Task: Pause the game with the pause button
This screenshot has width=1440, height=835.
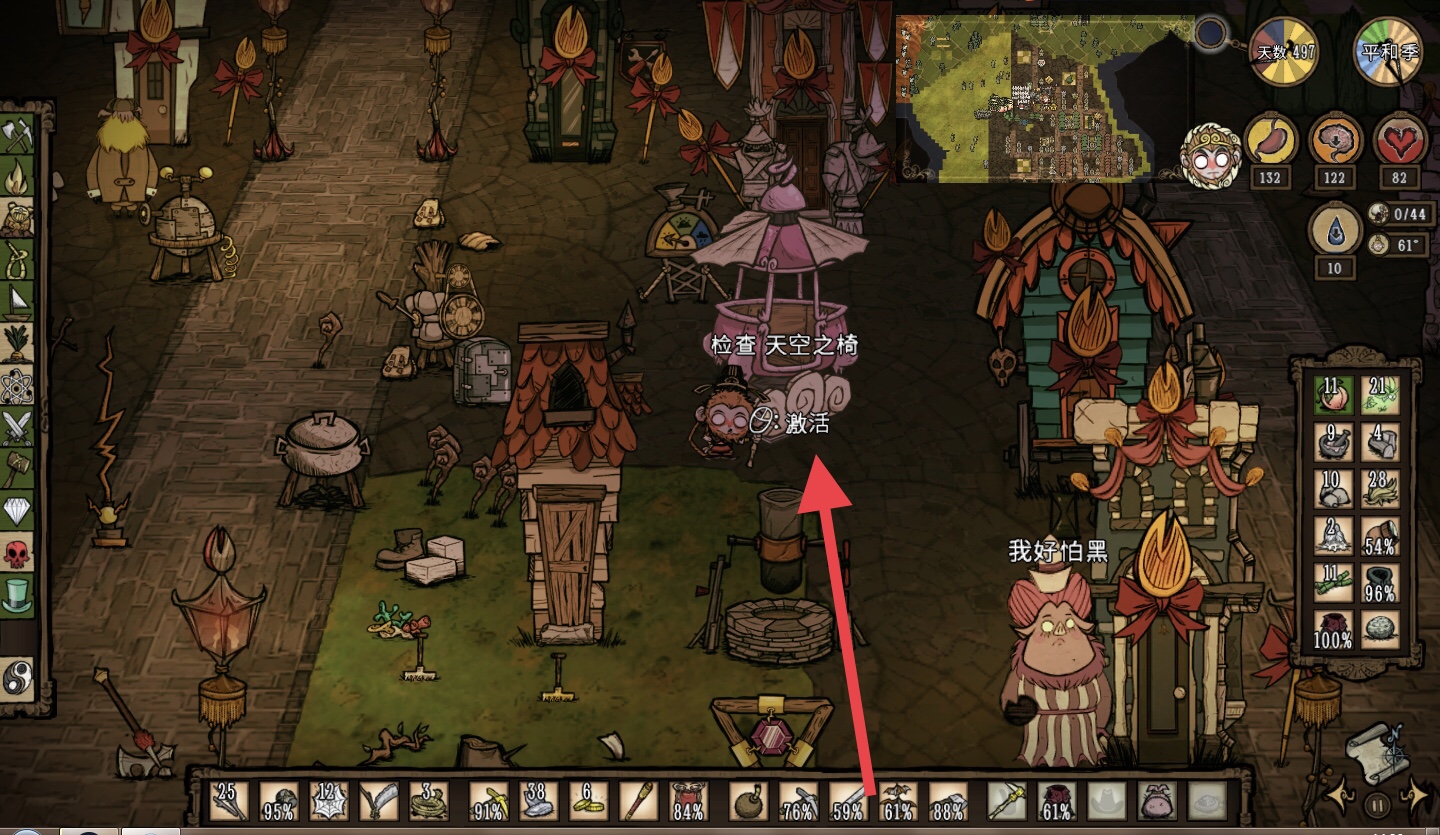Action: [x=1377, y=803]
